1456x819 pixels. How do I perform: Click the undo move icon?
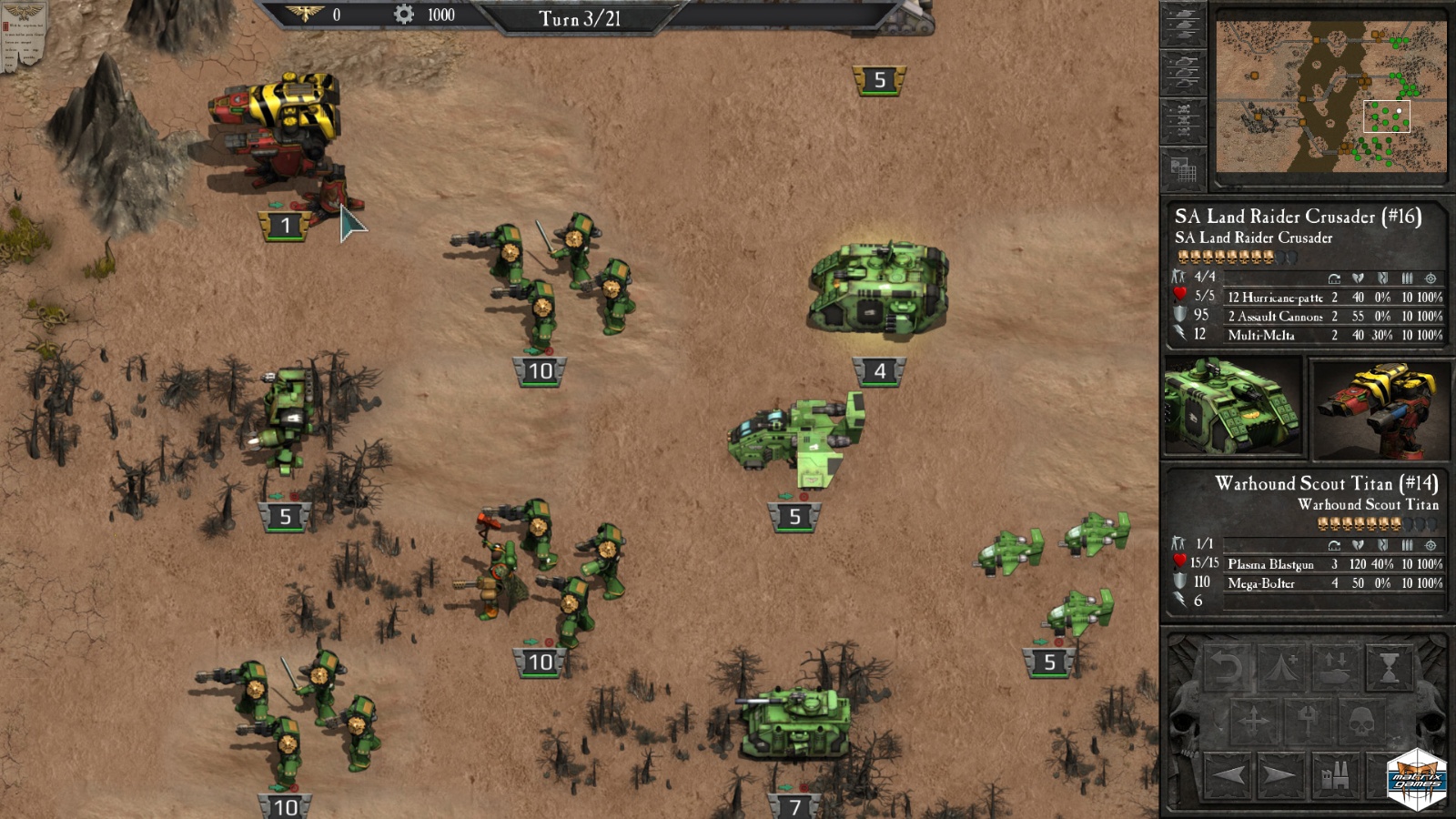tap(1226, 666)
